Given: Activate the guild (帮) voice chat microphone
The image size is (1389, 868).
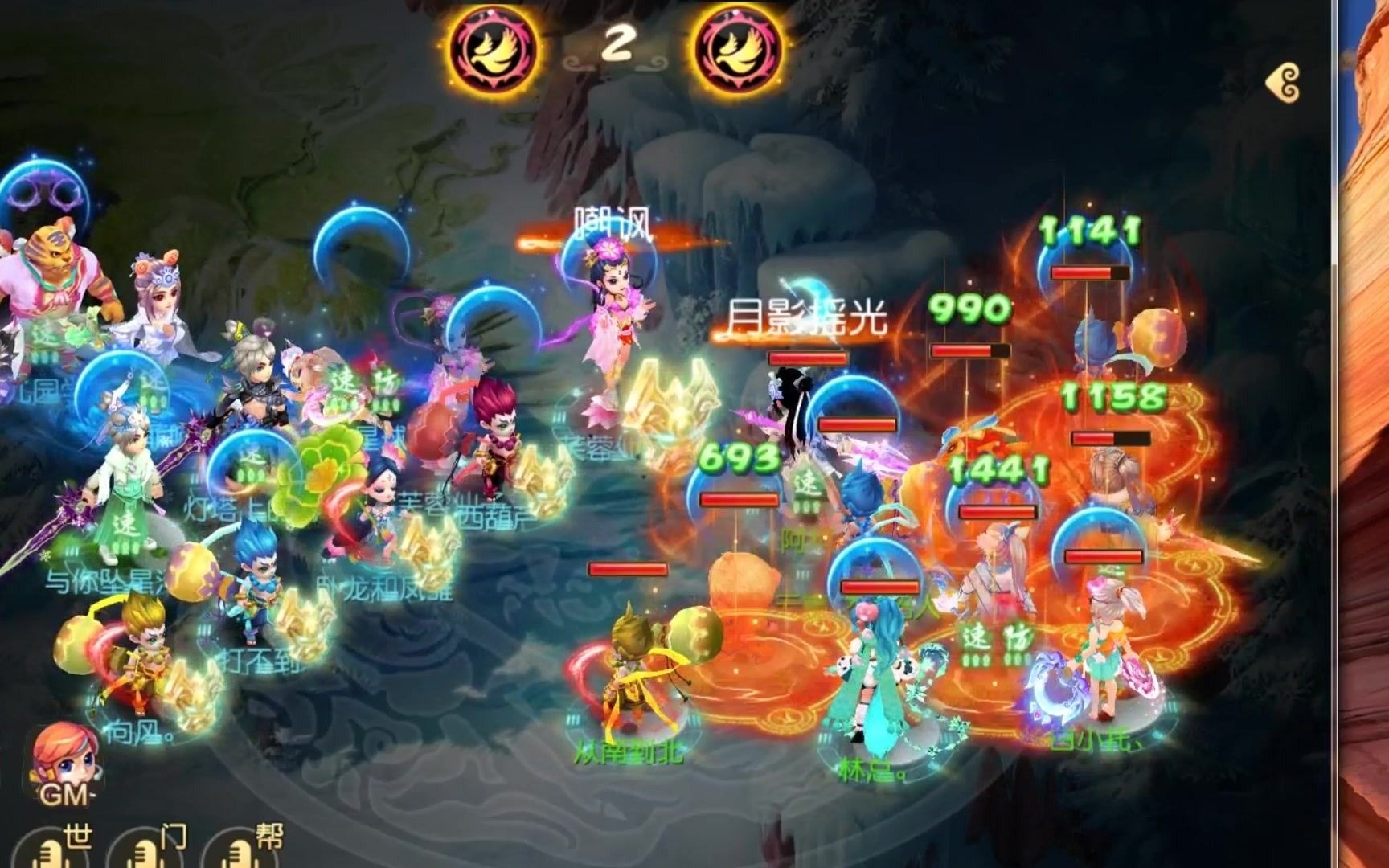Looking at the screenshot, I should [240, 852].
